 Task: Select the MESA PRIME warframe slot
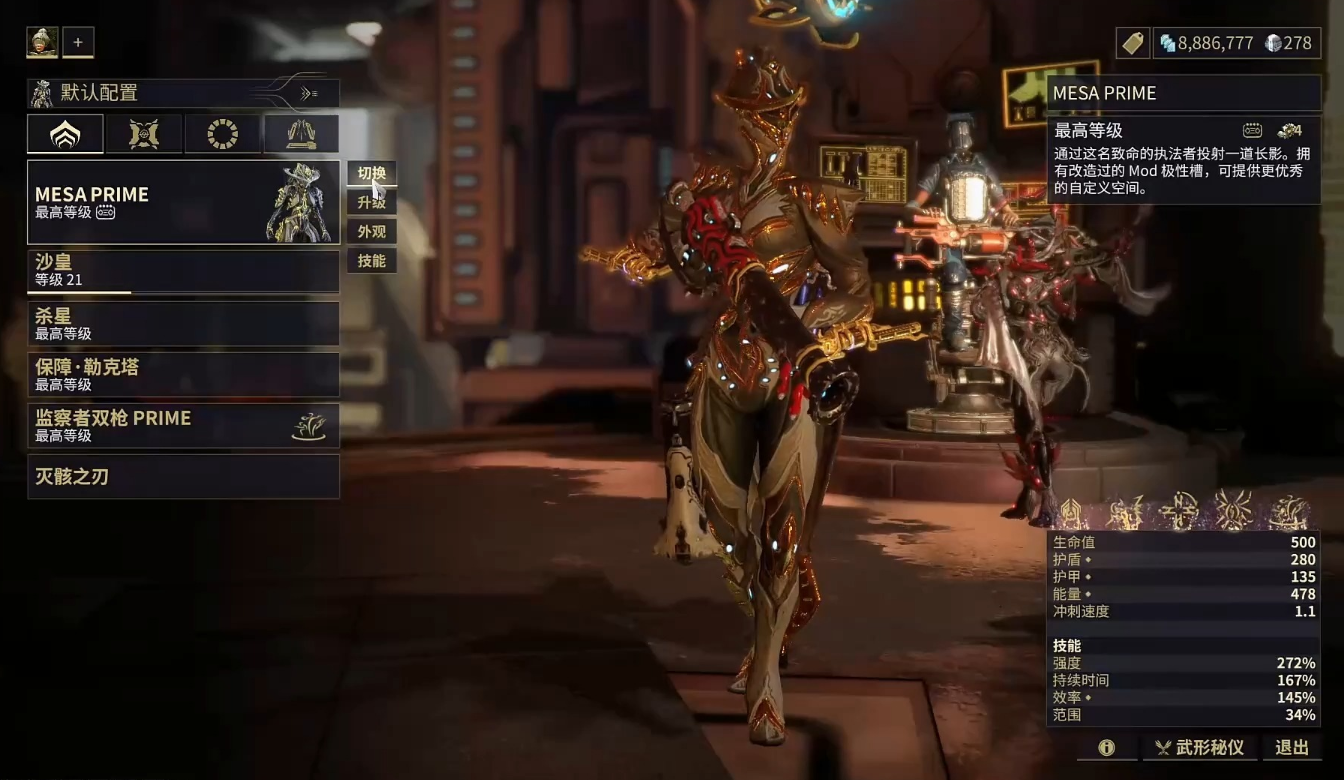(183, 202)
